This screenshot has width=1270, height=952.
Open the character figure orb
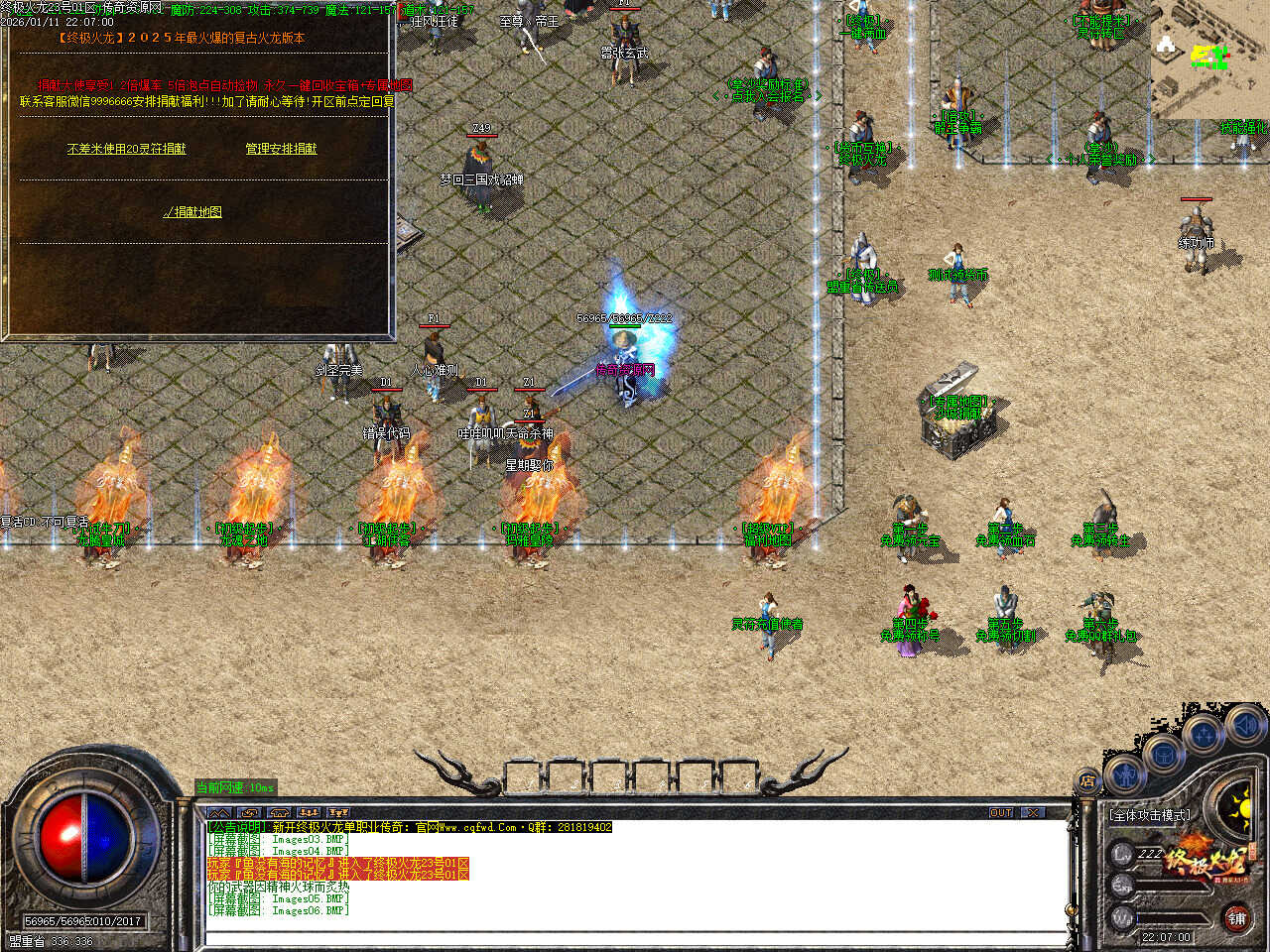pyautogui.click(x=1124, y=773)
